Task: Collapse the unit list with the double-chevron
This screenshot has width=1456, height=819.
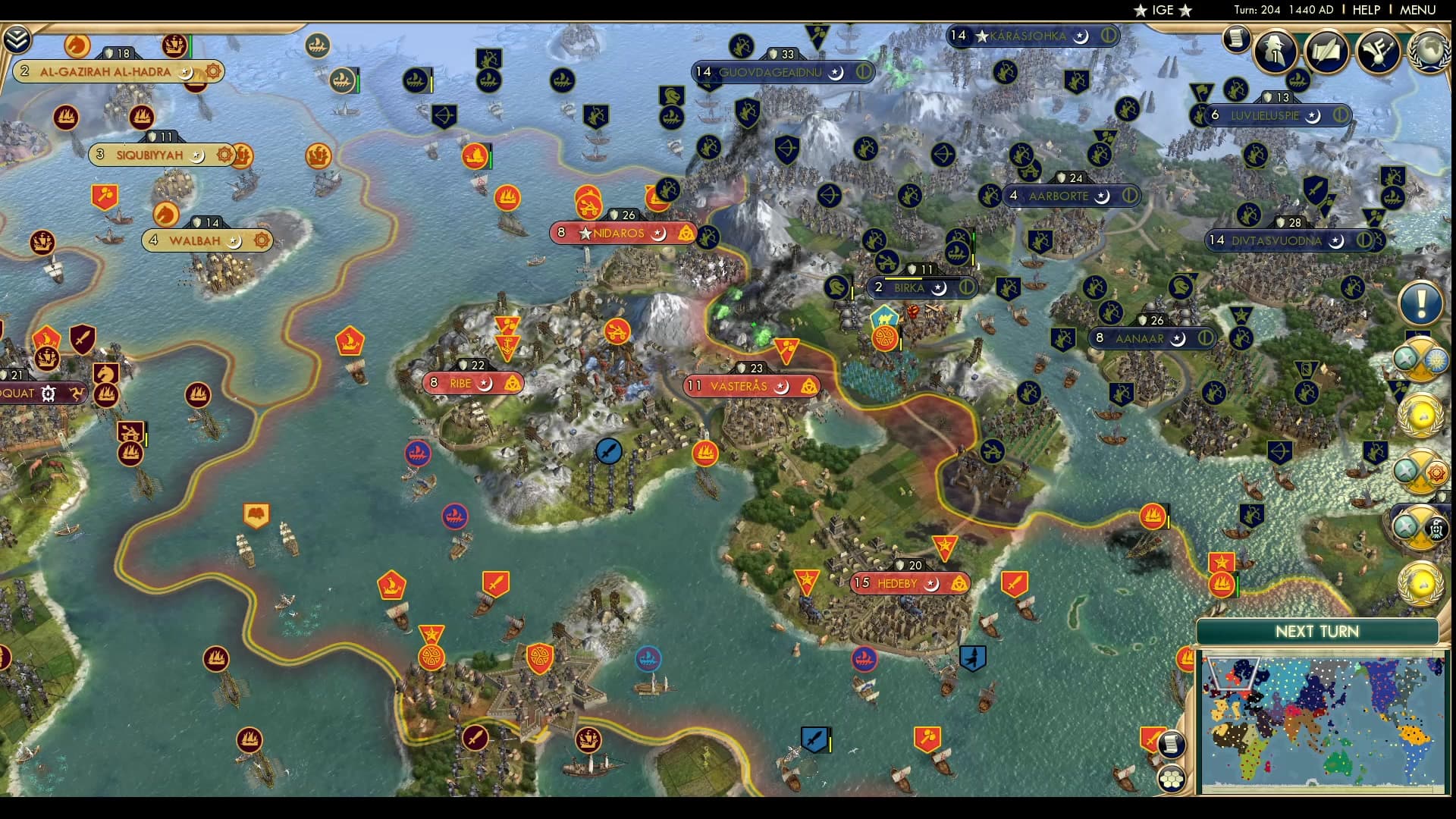Action: point(16,39)
